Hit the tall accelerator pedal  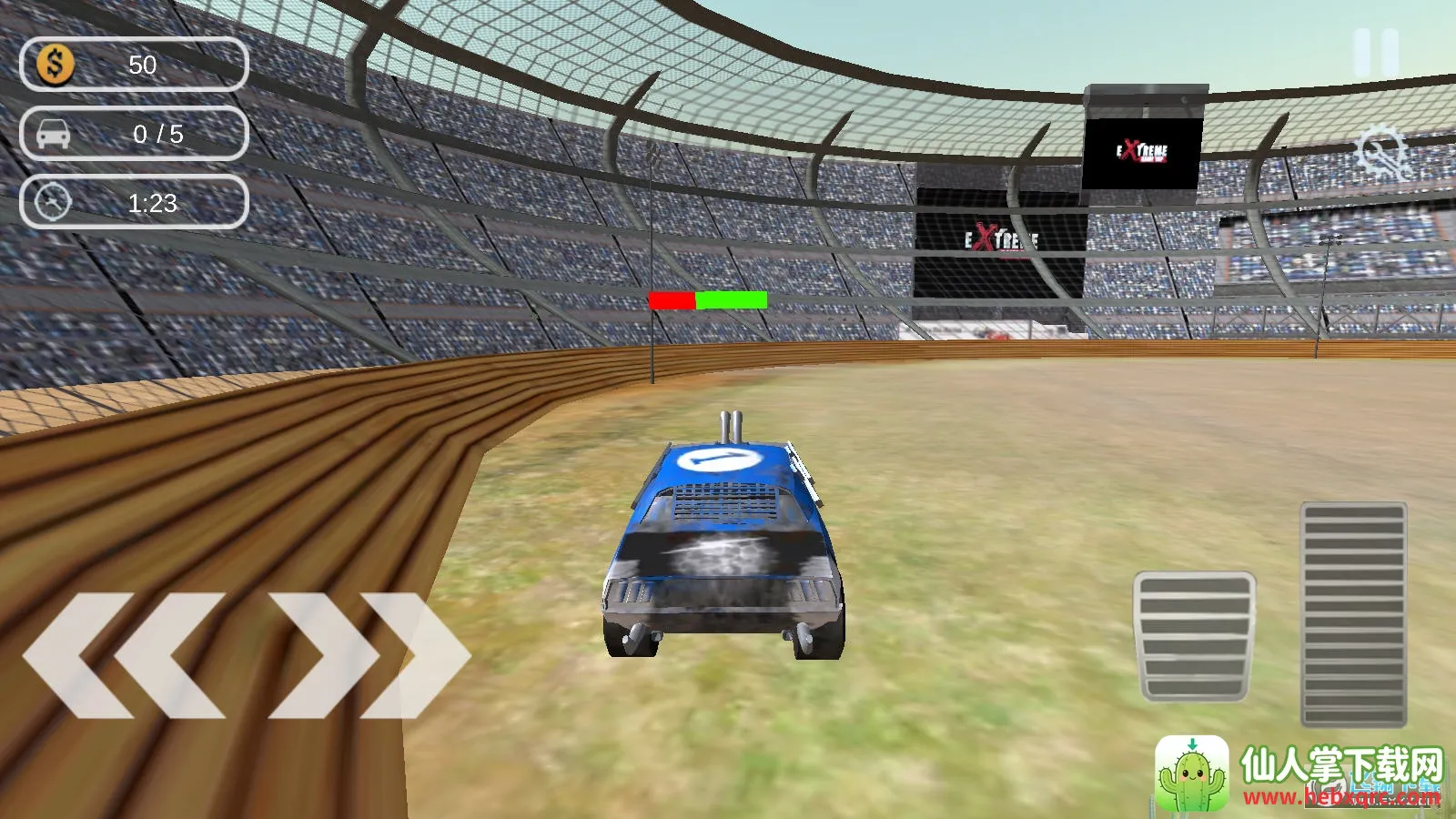click(x=1354, y=614)
